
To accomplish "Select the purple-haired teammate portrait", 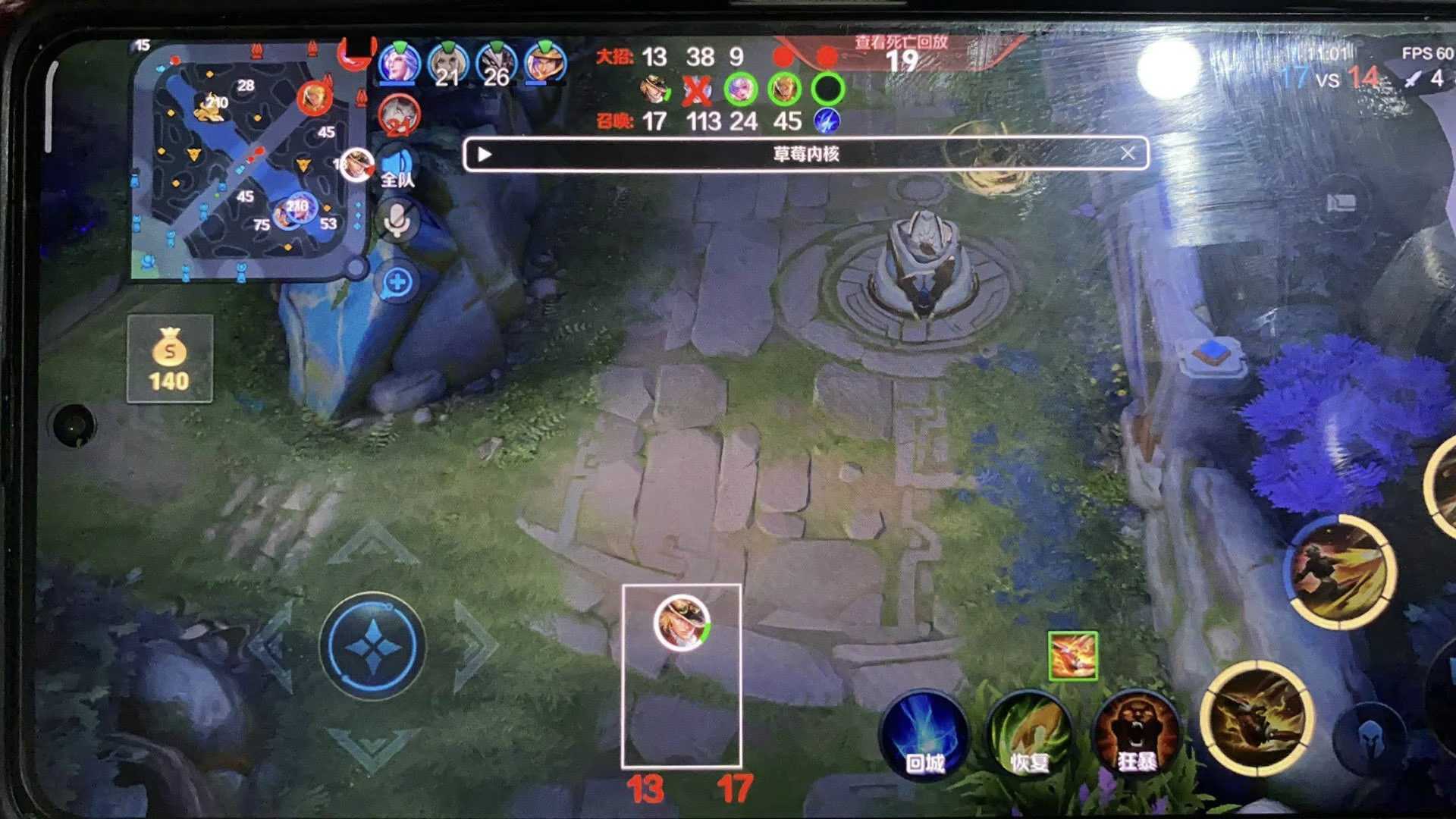I will (x=399, y=64).
